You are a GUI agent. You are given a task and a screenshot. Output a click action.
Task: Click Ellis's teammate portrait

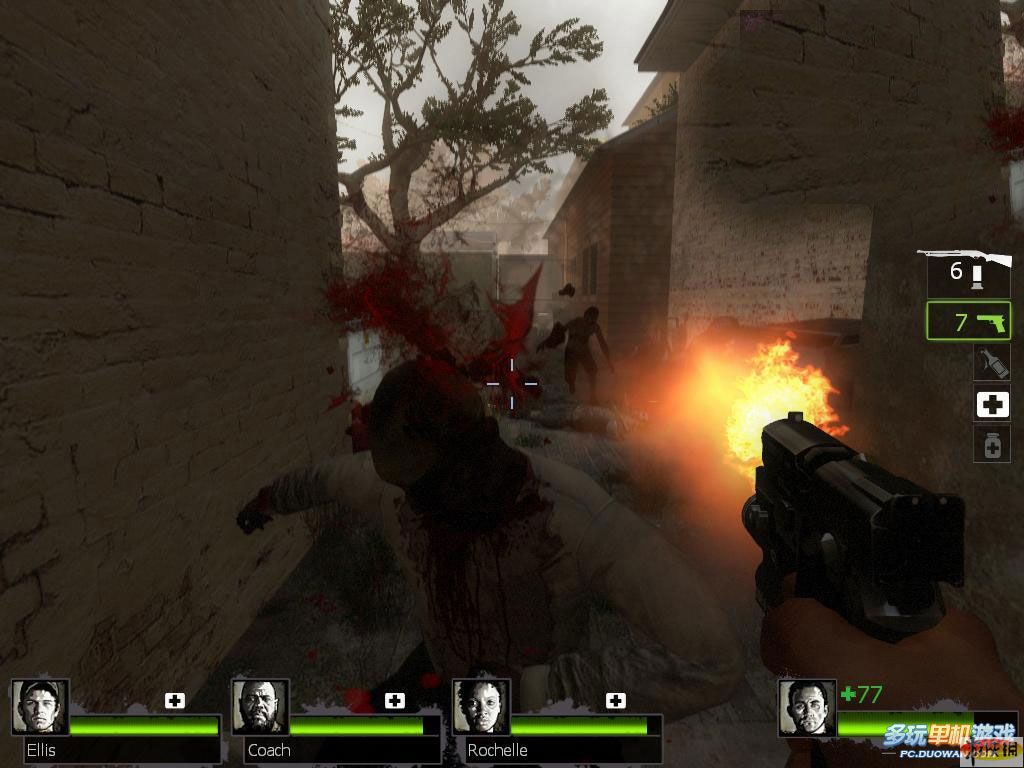40,707
